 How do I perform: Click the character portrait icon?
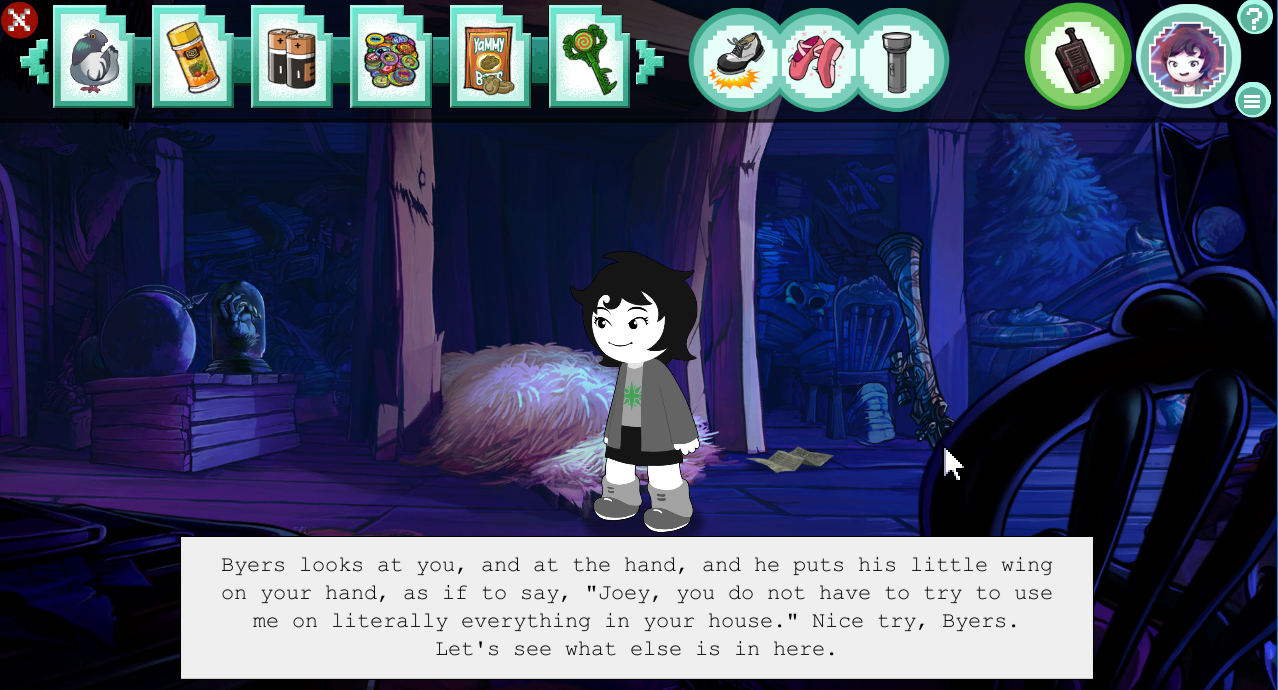pyautogui.click(x=1188, y=57)
